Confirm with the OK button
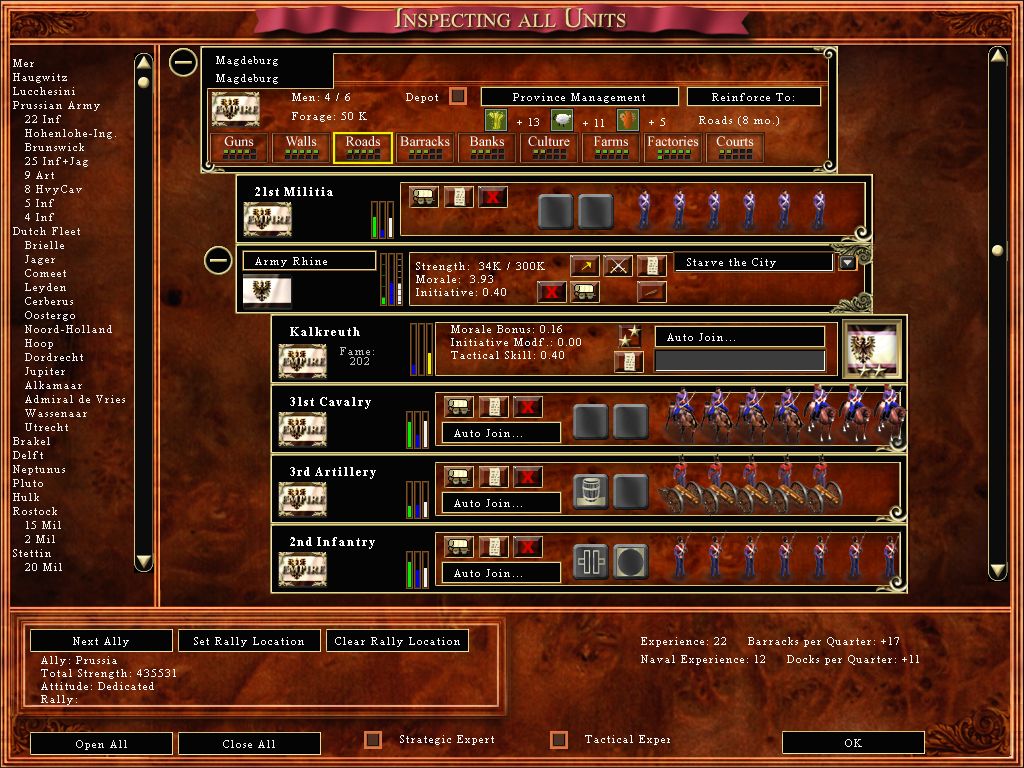The width and height of the screenshot is (1024, 768). (852, 743)
